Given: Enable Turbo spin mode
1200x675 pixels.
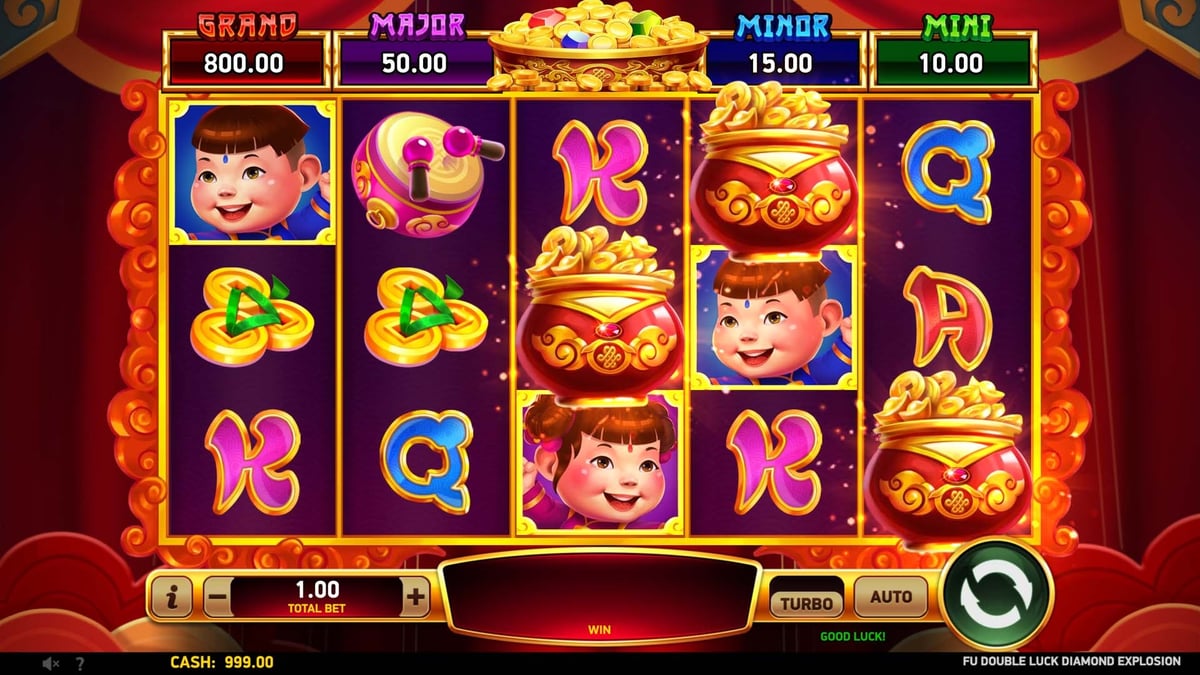Looking at the screenshot, I should pyautogui.click(x=806, y=602).
